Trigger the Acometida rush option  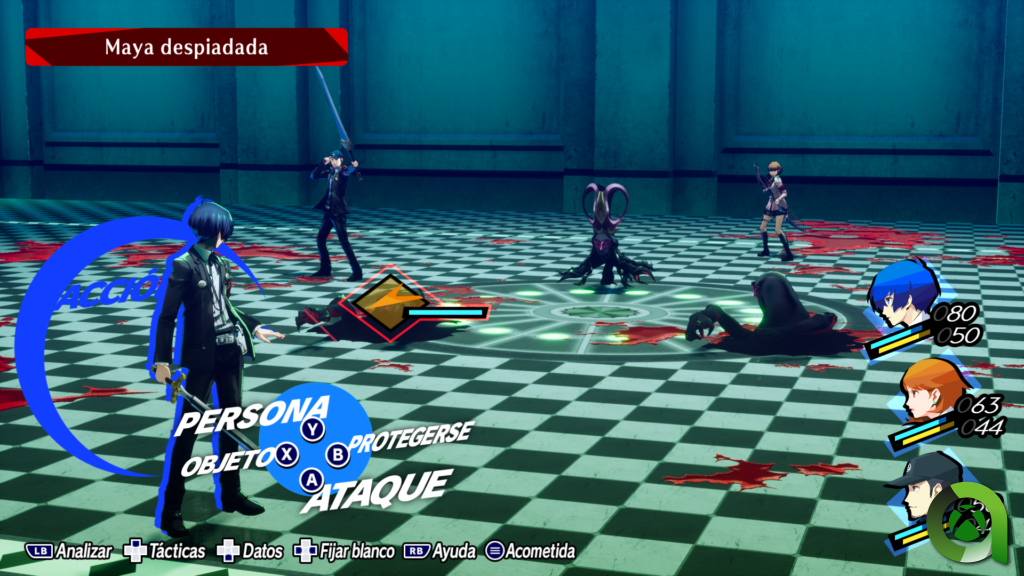pyautogui.click(x=529, y=551)
